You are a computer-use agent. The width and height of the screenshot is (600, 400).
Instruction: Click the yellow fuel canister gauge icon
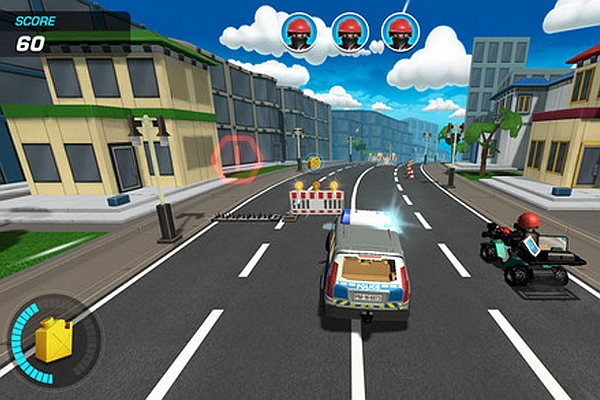click(x=54, y=341)
